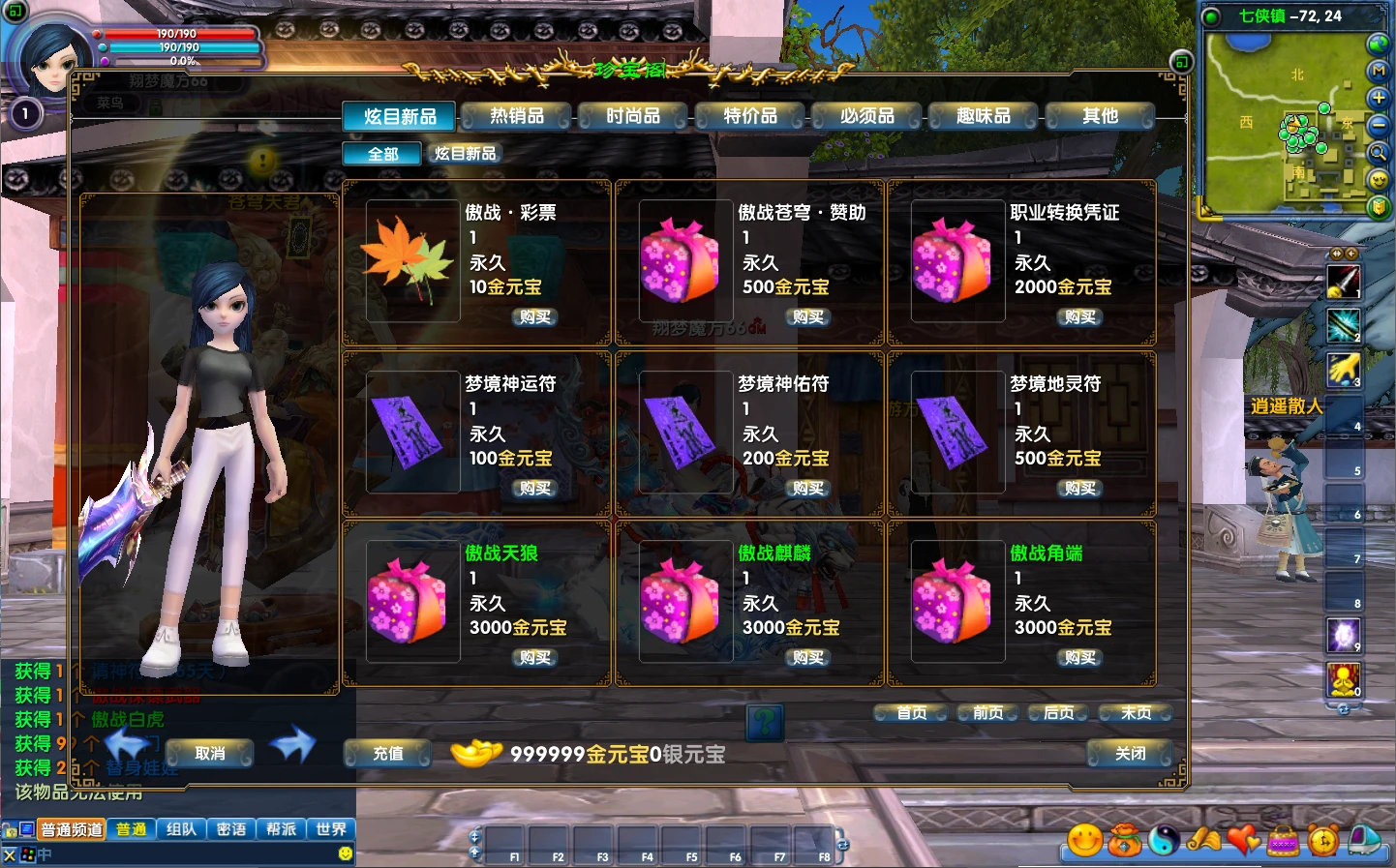Screen dimensions: 1396x868
Task: Purchase 职业转换凭证 for 2000 gold
Action: 1079,317
